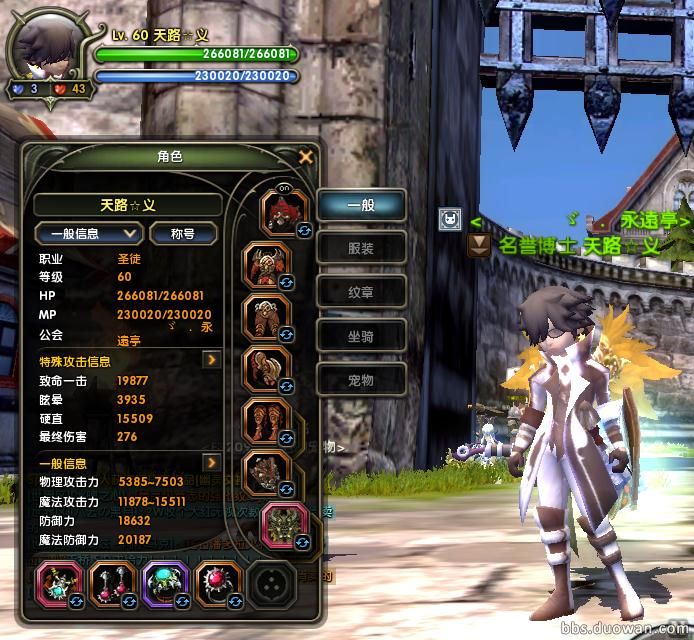This screenshot has height=640, width=694.
Task: Switch to the 服装 costume tab
Action: click(361, 248)
